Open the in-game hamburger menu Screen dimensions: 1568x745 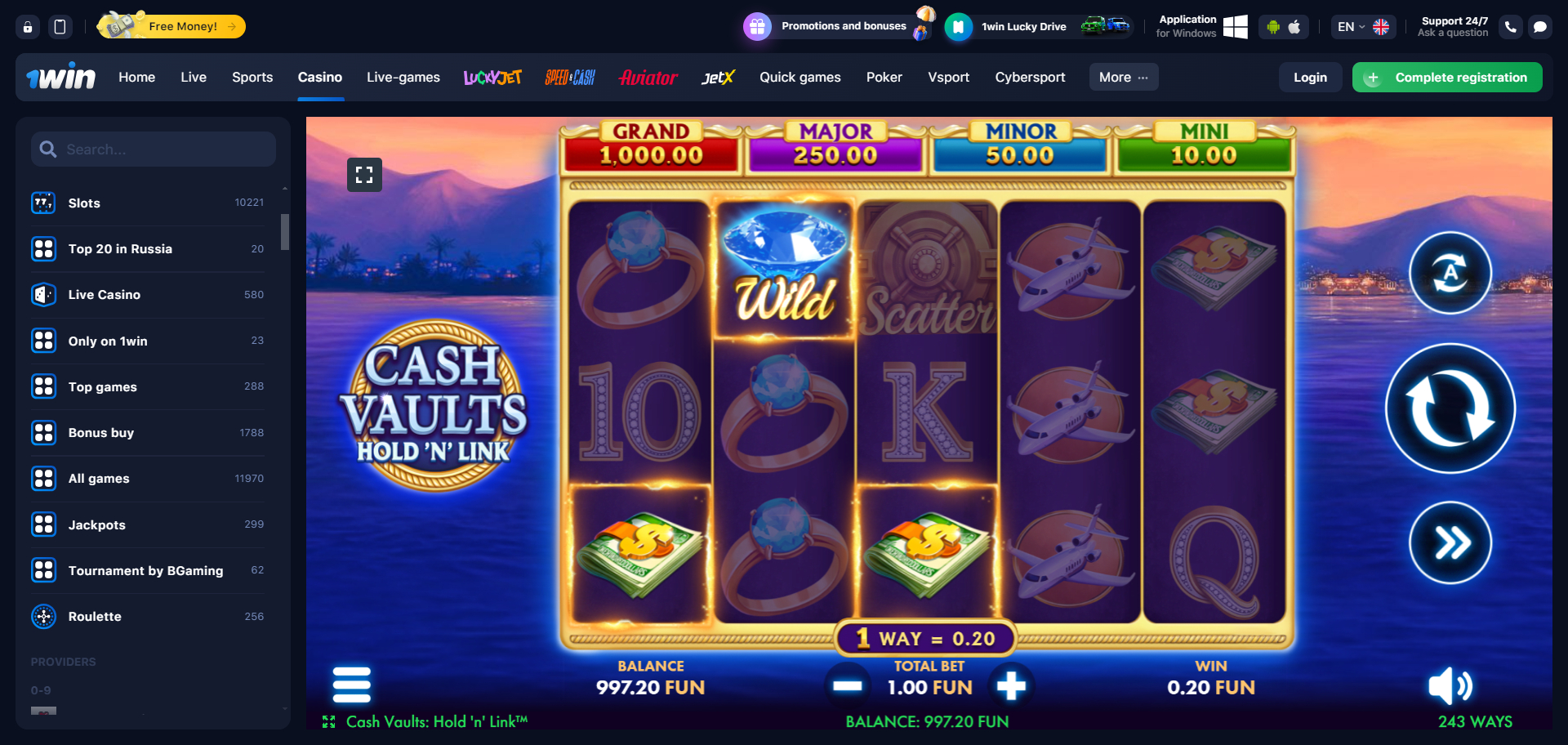351,685
